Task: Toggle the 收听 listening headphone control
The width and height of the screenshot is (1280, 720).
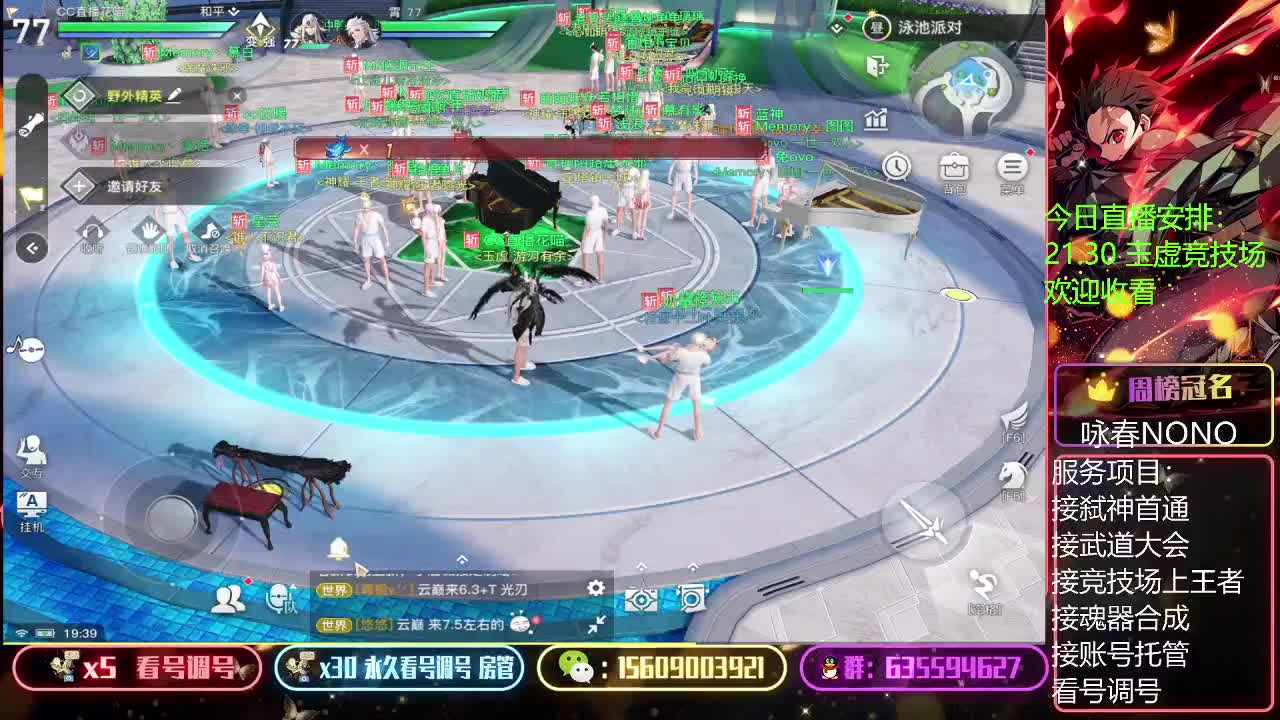Action: (x=93, y=231)
